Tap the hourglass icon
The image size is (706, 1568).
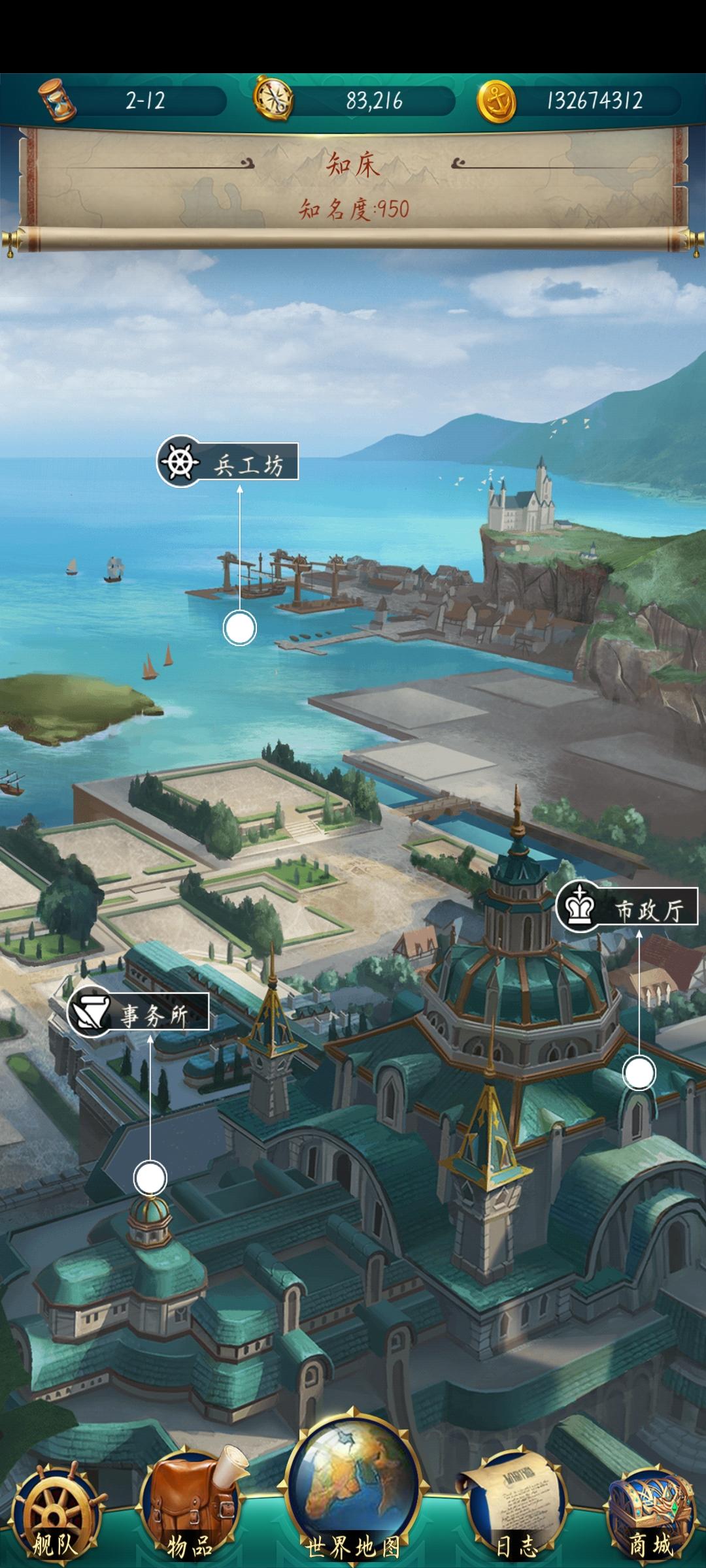[x=56, y=101]
